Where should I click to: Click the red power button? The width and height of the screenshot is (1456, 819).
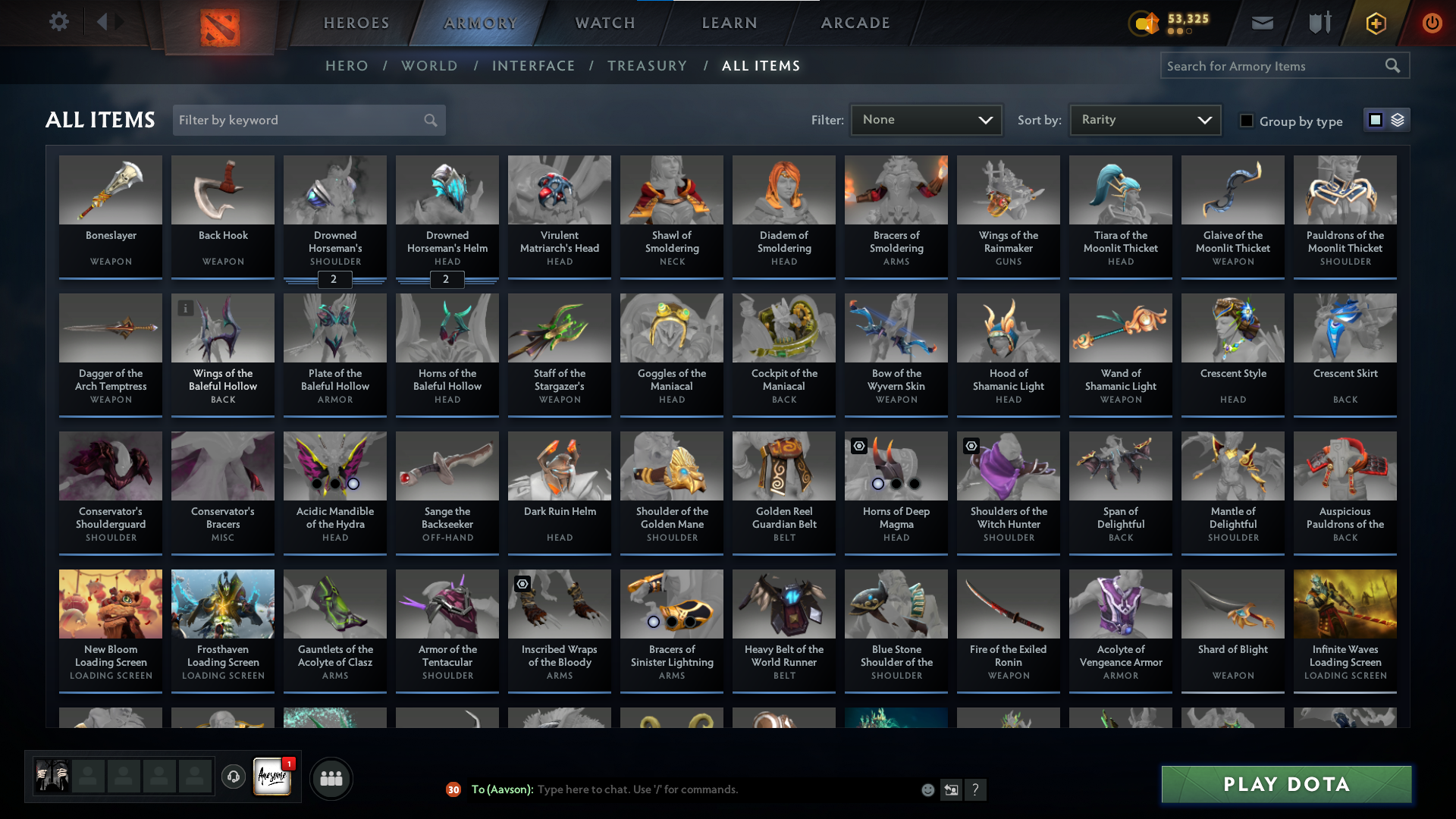[1432, 23]
